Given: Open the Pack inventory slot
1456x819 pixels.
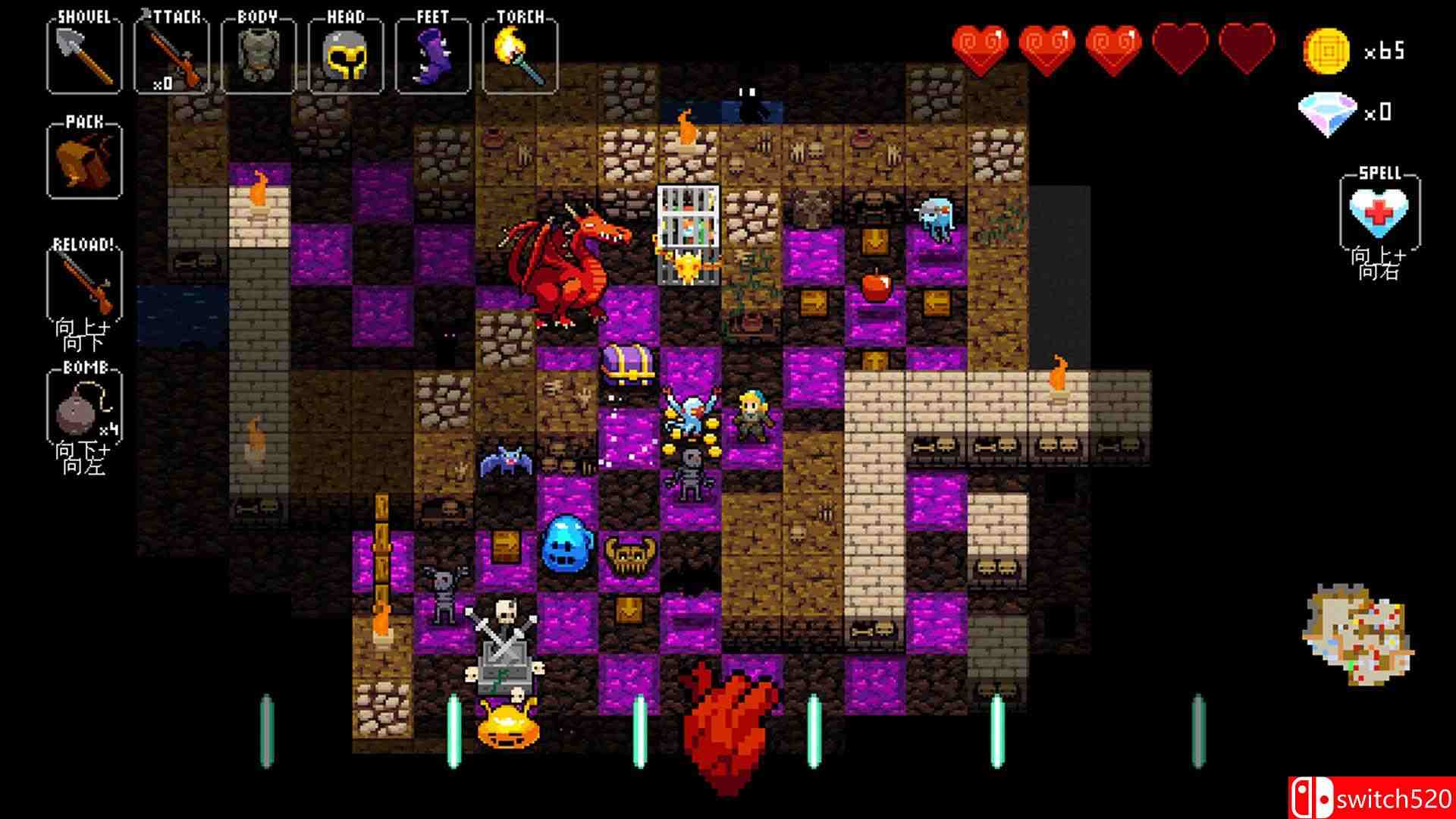Looking at the screenshot, I should 83,159.
